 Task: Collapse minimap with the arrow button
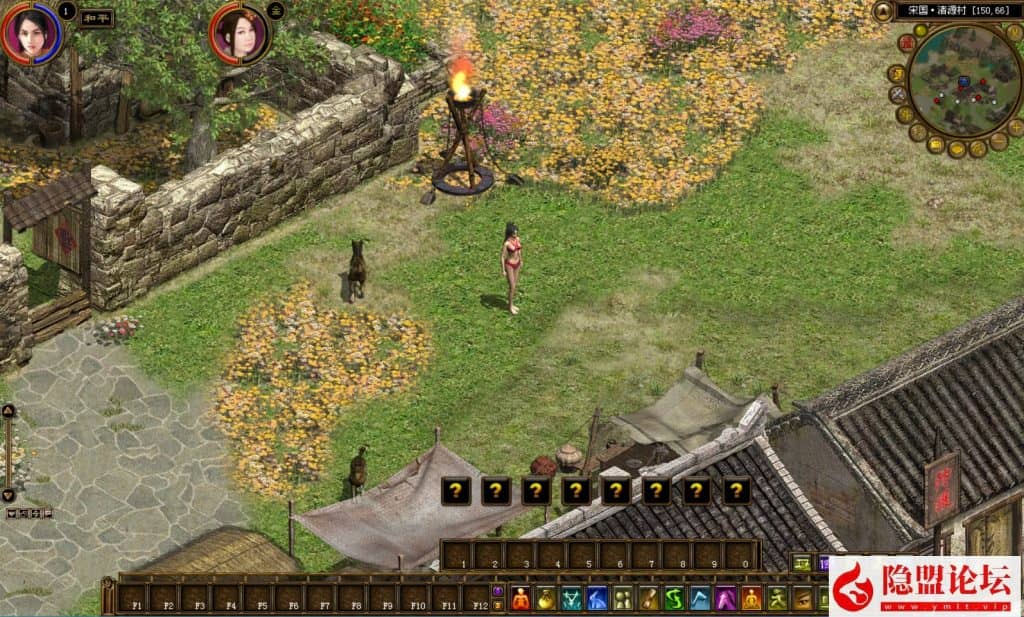tap(883, 11)
